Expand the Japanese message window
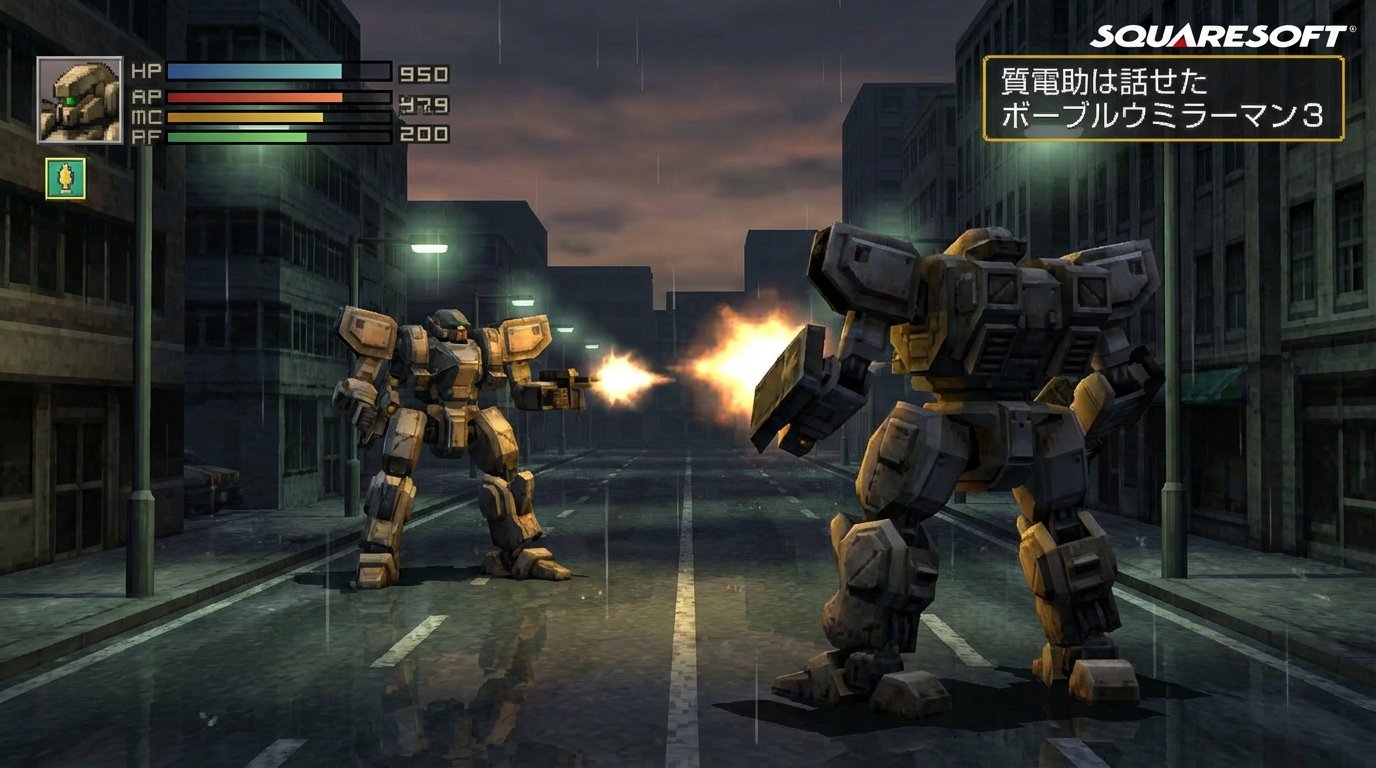 1164,99
